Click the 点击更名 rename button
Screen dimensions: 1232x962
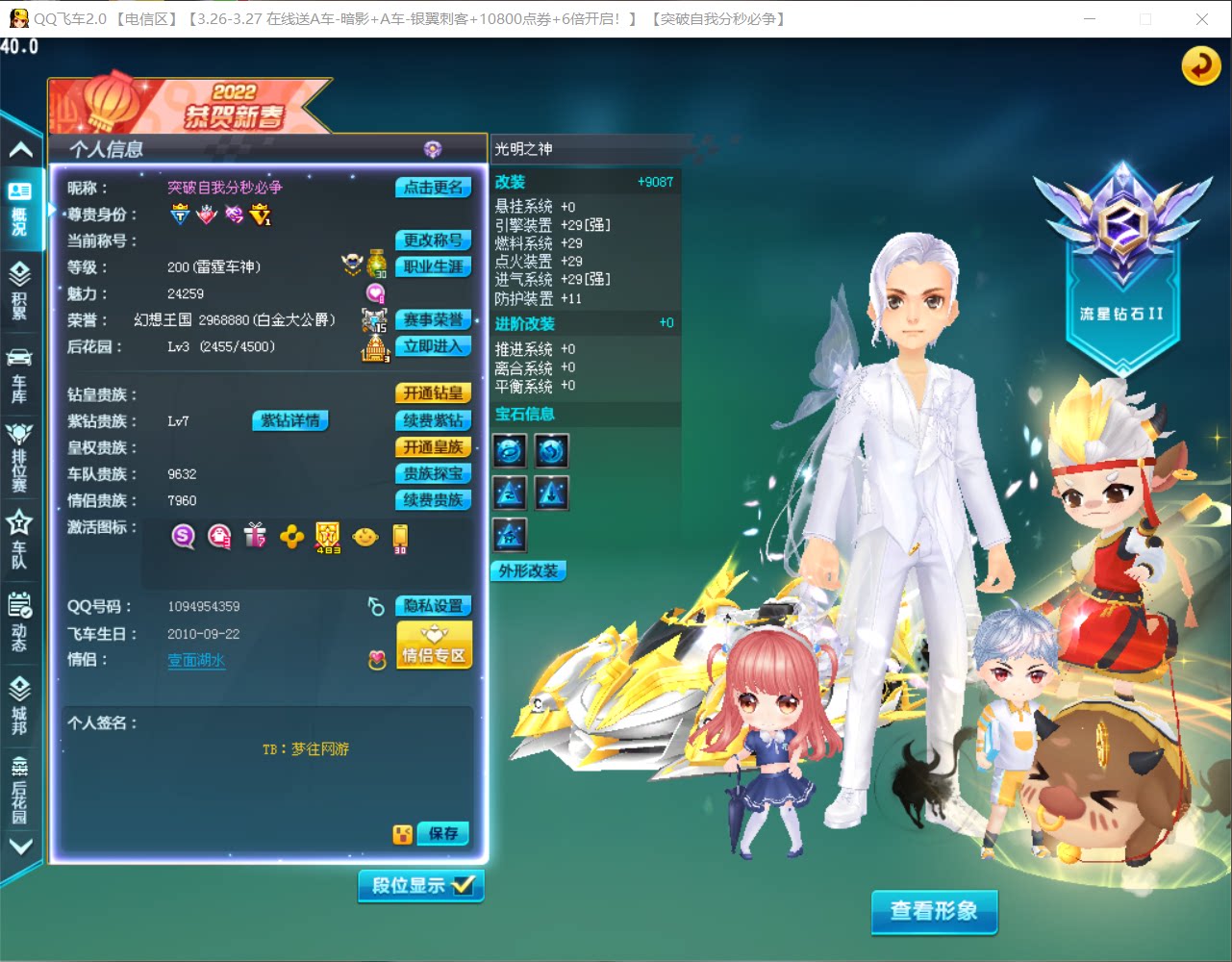tap(433, 188)
